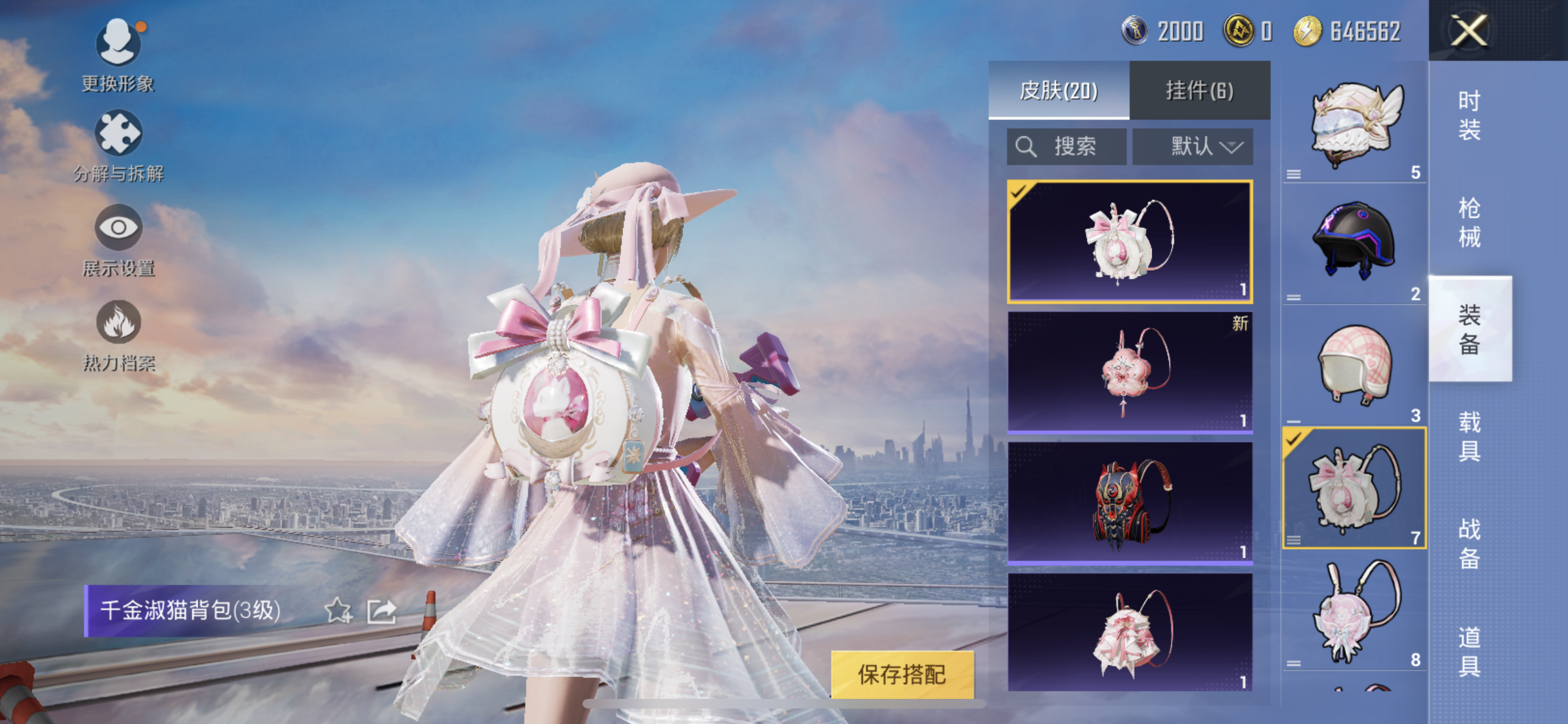
Task: Open the 时装 fashion category
Action: (1470, 116)
